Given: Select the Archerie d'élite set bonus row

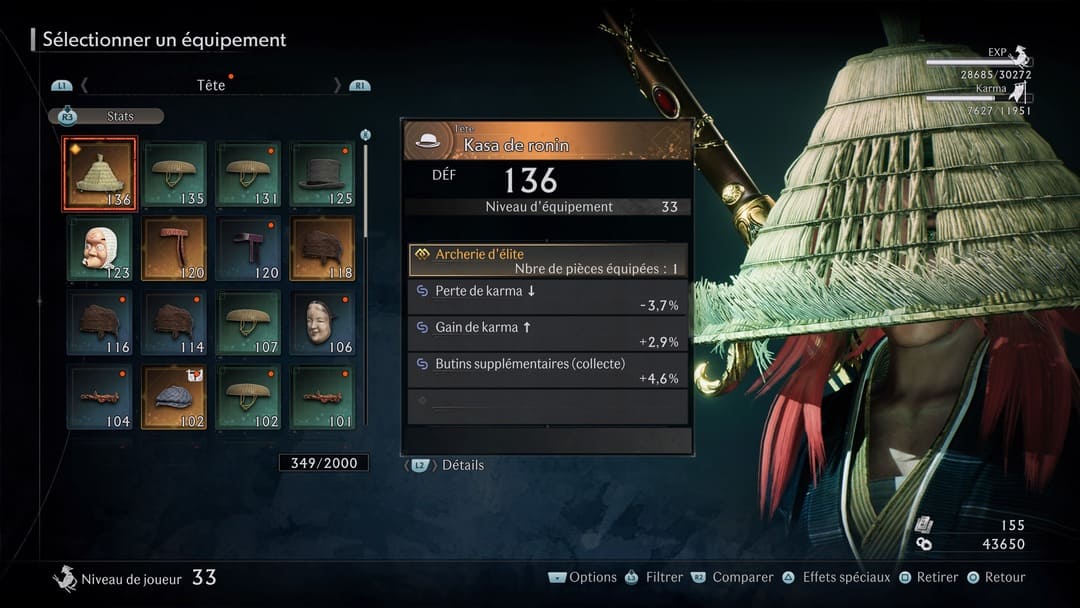Looking at the screenshot, I should coord(548,261).
